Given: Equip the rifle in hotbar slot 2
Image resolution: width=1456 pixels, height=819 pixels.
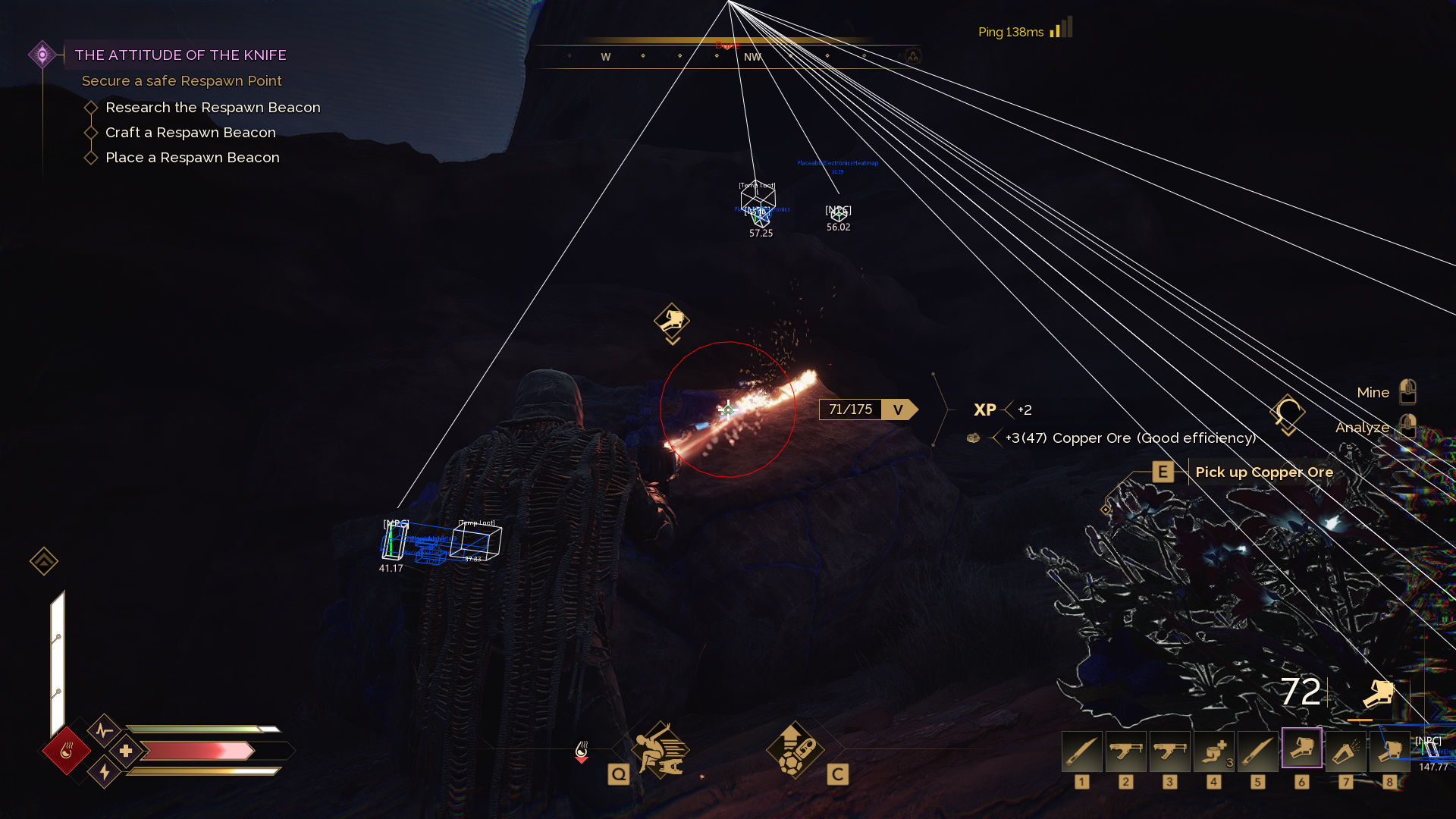Looking at the screenshot, I should 1125,751.
